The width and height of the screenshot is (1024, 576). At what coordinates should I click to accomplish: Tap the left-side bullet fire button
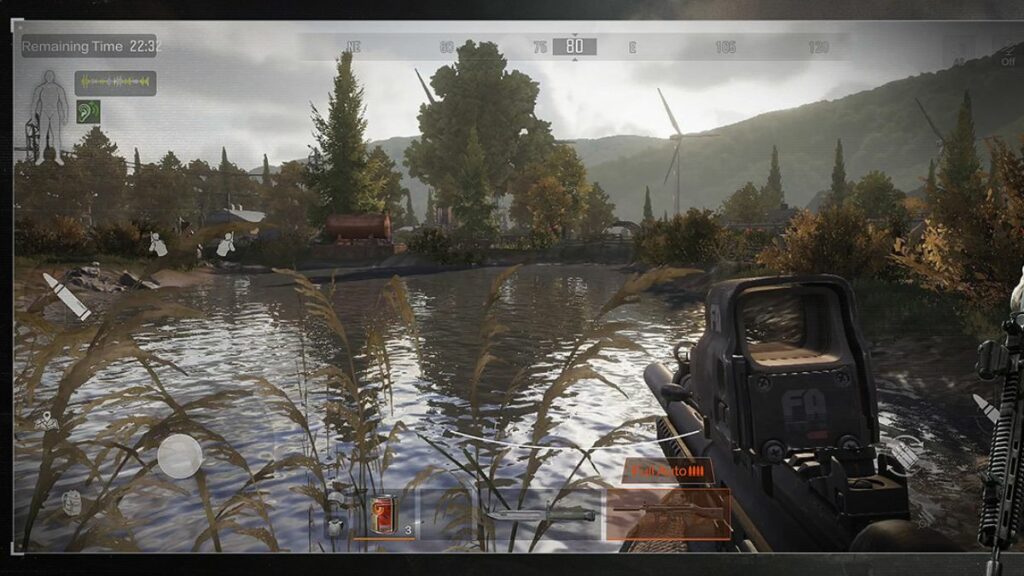67,296
